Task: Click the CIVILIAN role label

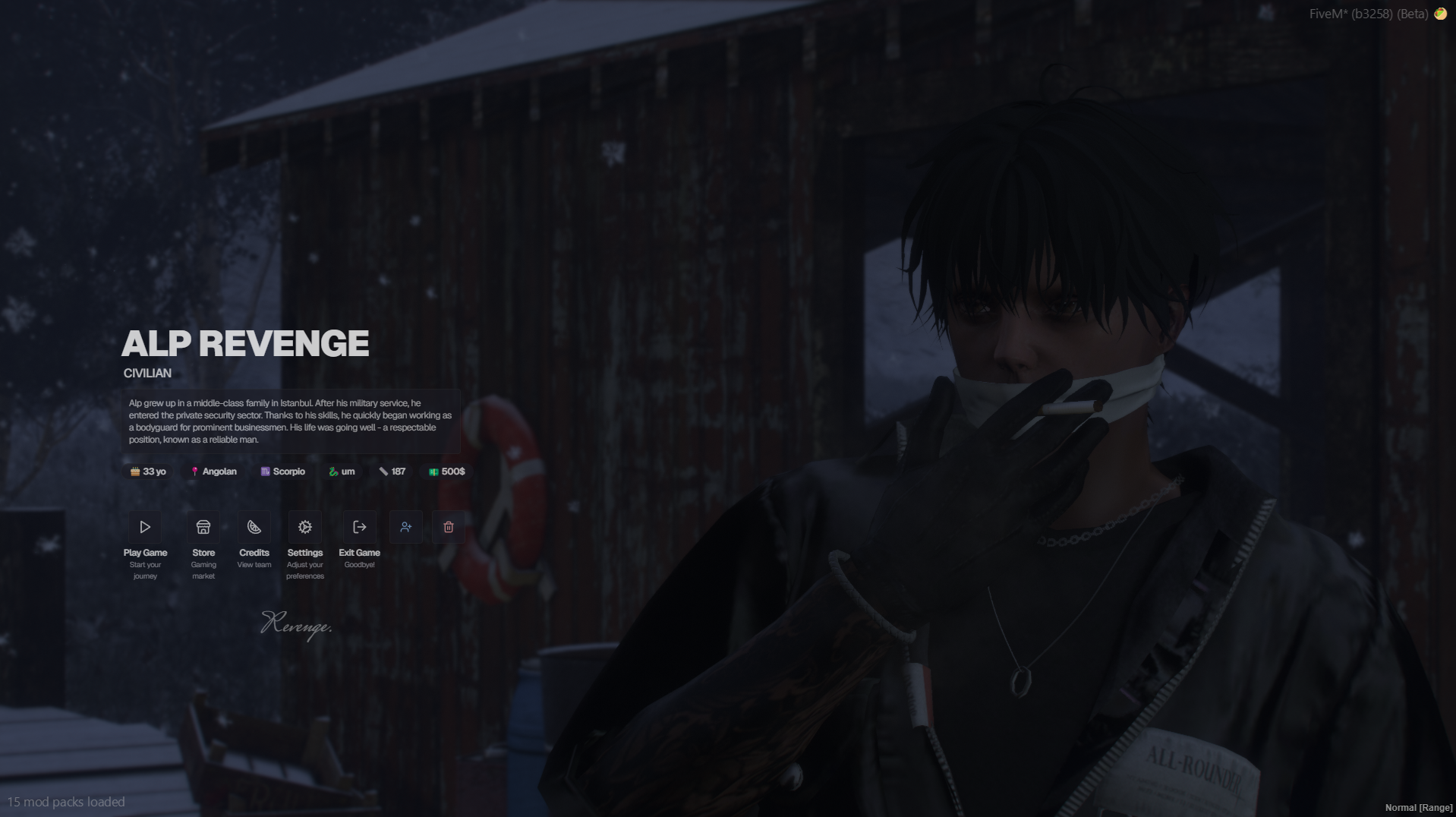Action: click(147, 373)
